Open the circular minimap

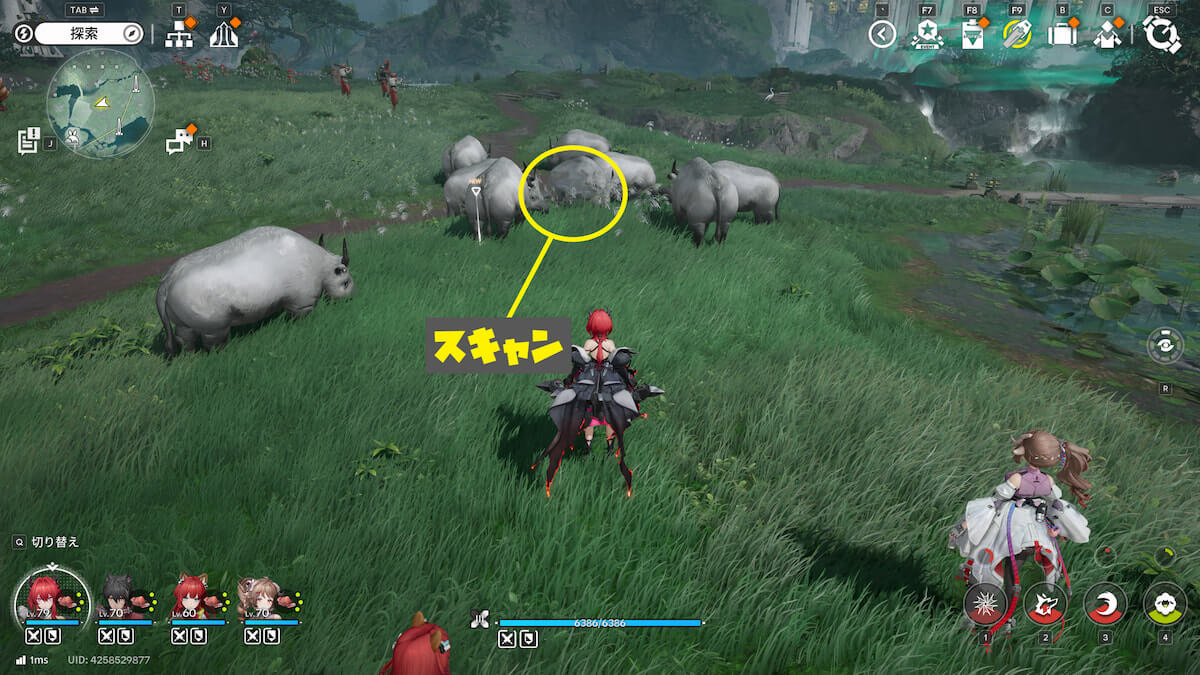point(100,104)
